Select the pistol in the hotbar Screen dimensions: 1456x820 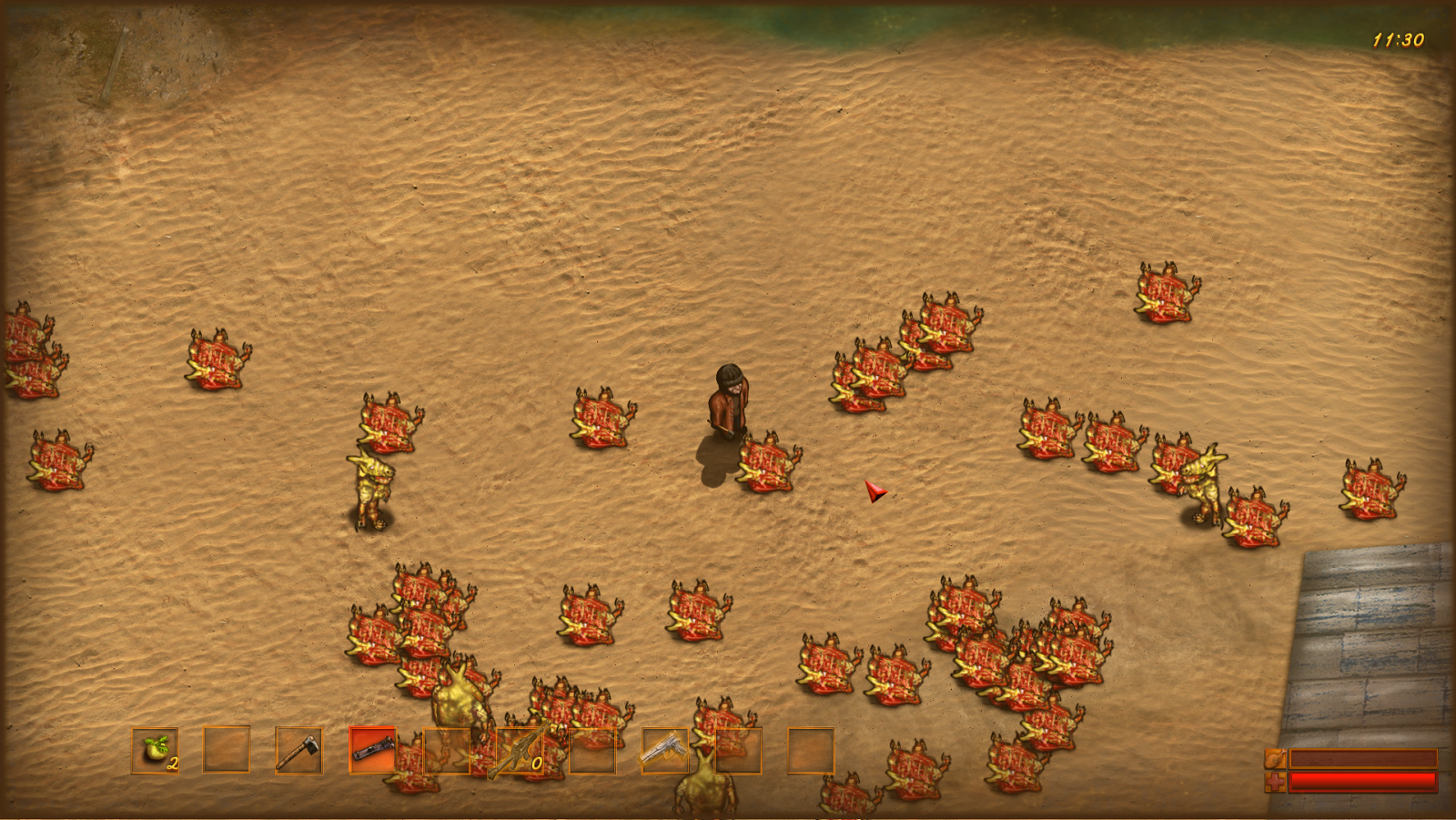coord(665,754)
